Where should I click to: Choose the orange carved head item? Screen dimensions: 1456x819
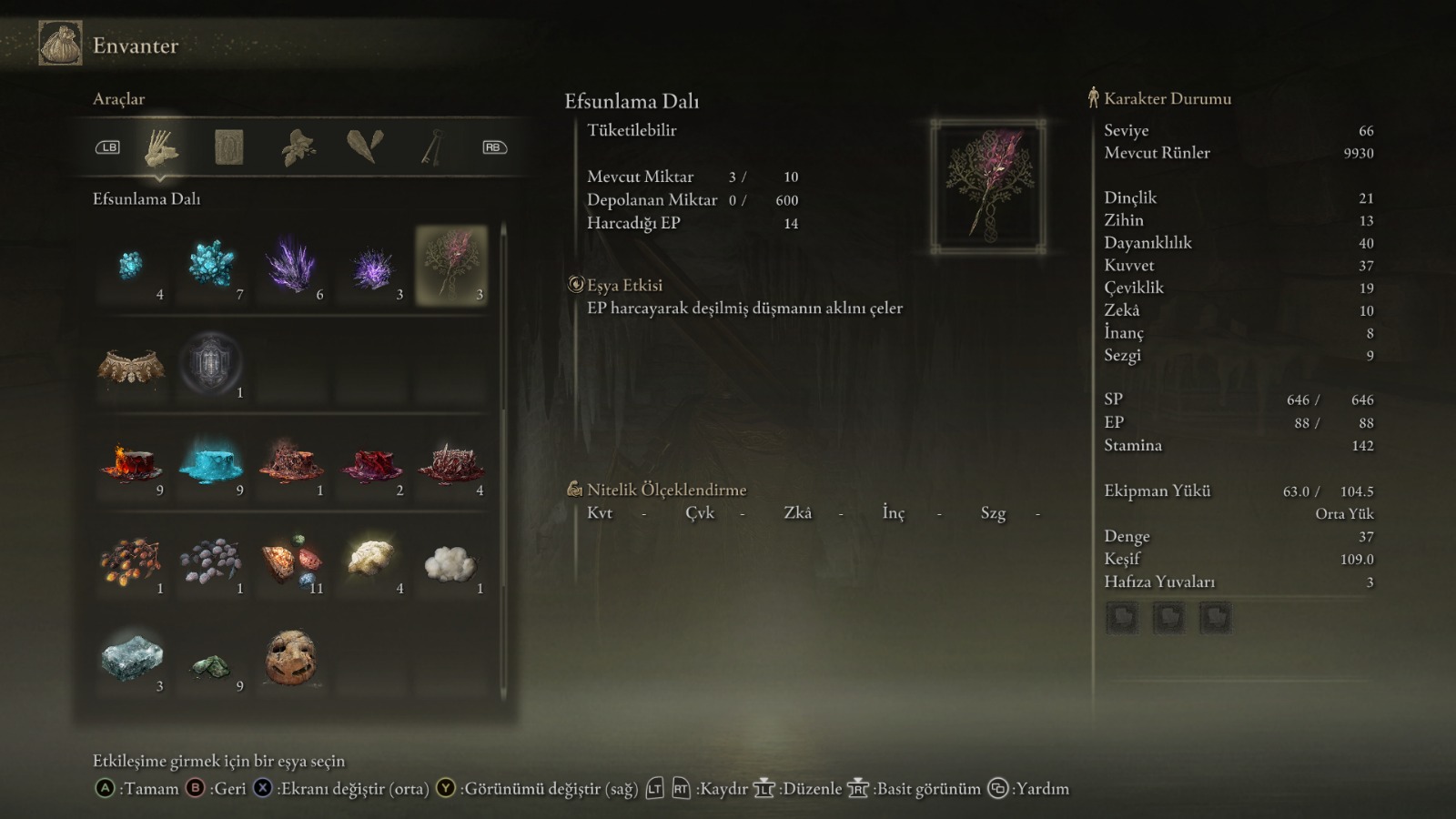tap(291, 657)
